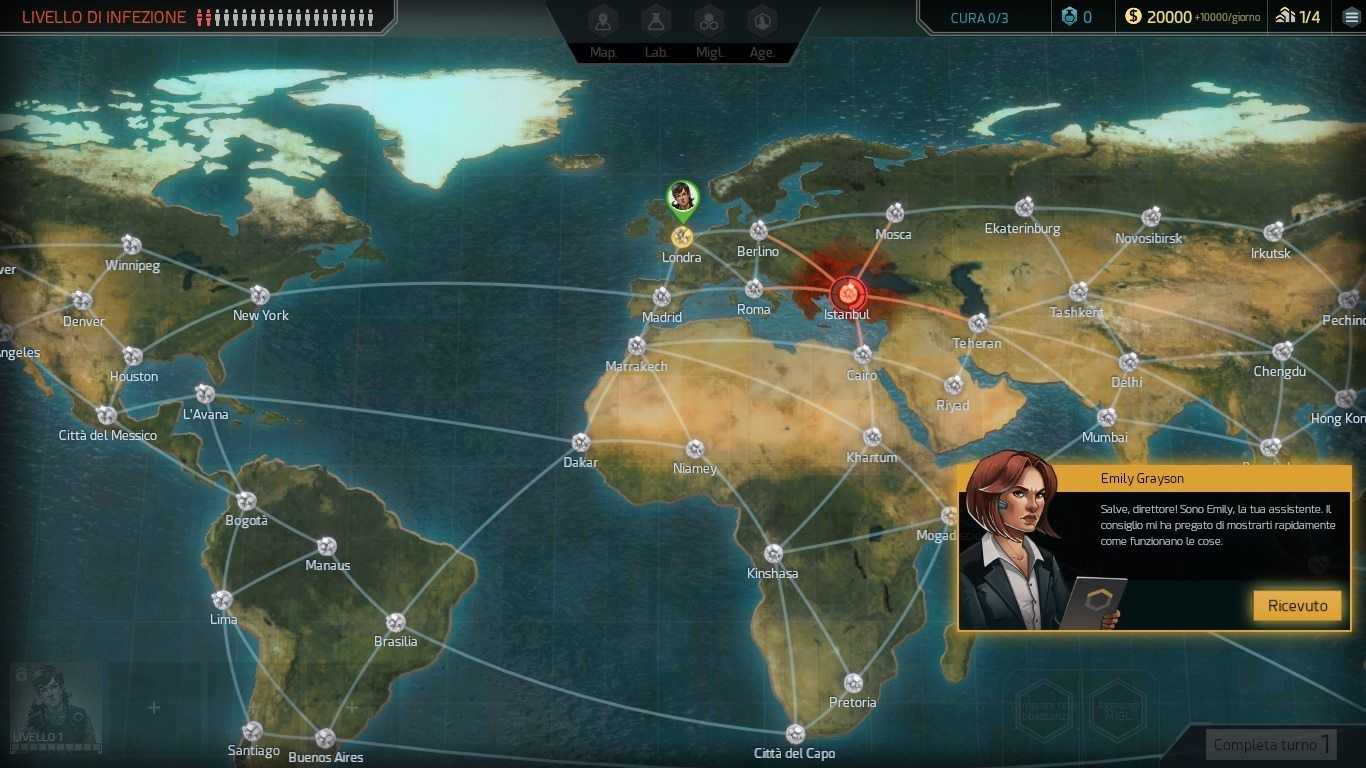Select the Mosca city node
Screen dimensions: 1366x768
(x=895, y=213)
